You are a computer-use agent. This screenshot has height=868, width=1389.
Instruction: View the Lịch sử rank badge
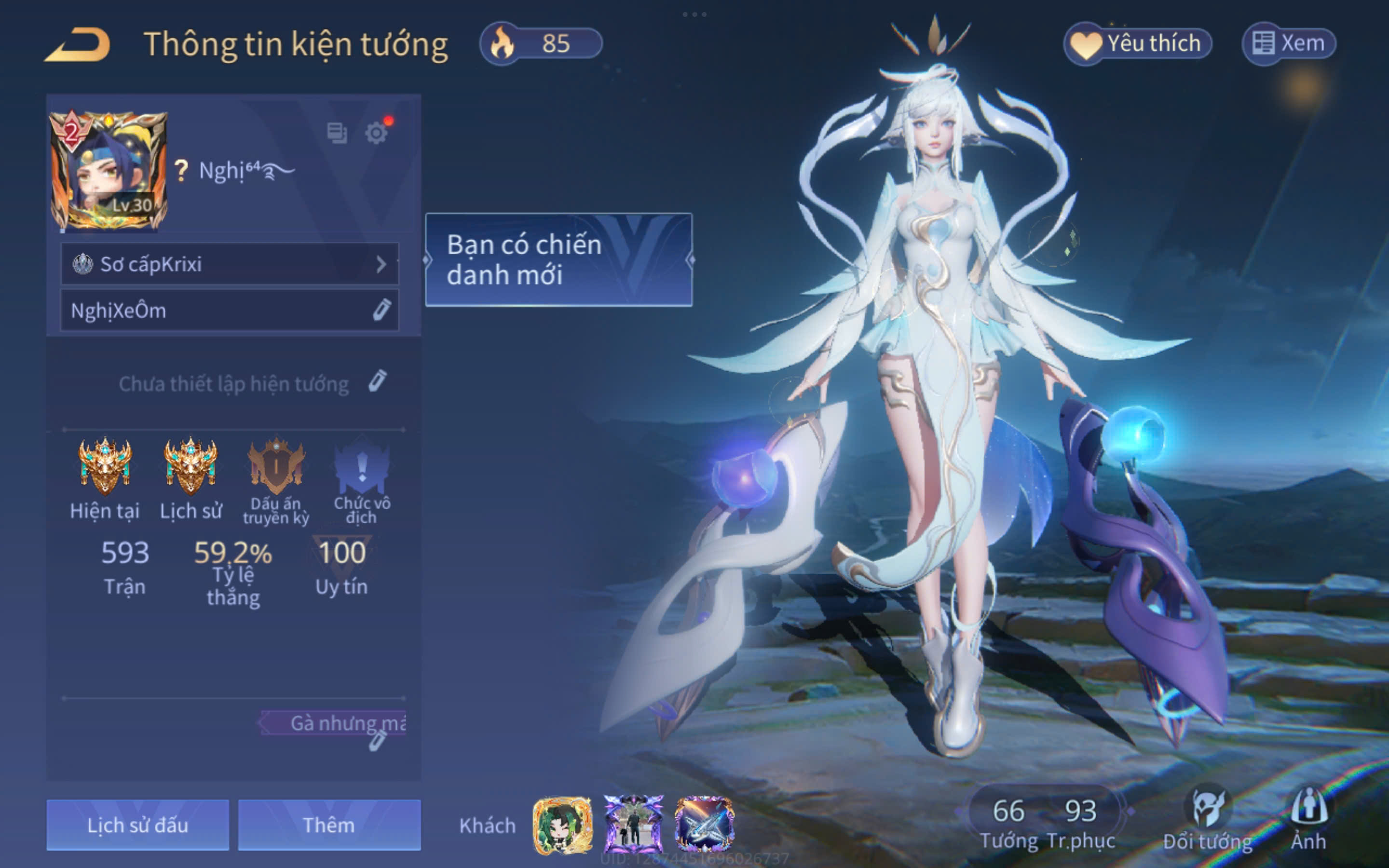(191, 466)
